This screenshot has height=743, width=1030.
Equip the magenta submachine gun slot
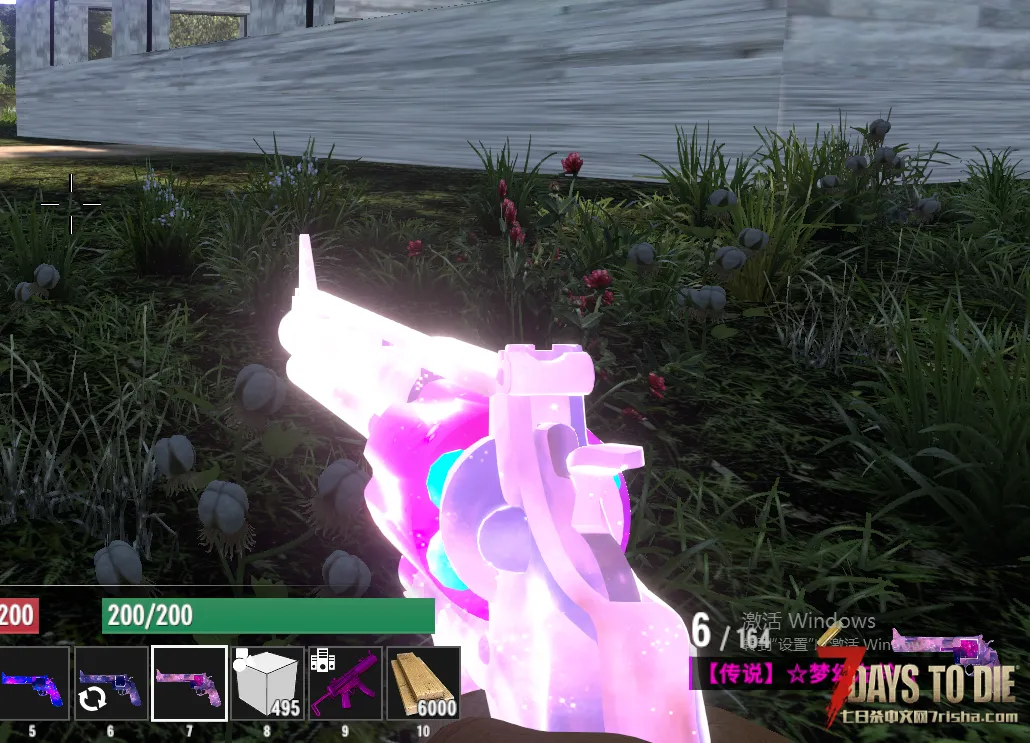(x=345, y=684)
